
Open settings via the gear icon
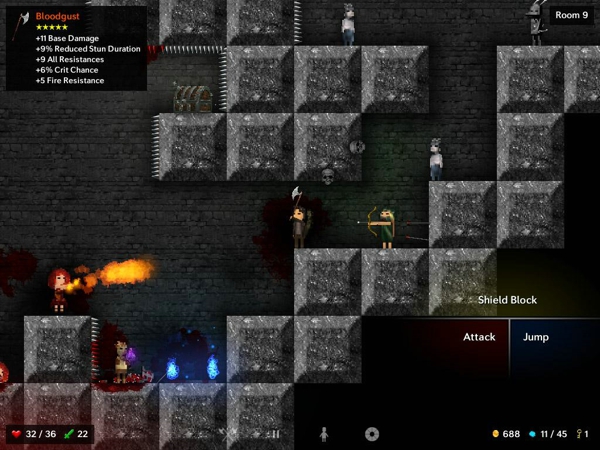372,434
